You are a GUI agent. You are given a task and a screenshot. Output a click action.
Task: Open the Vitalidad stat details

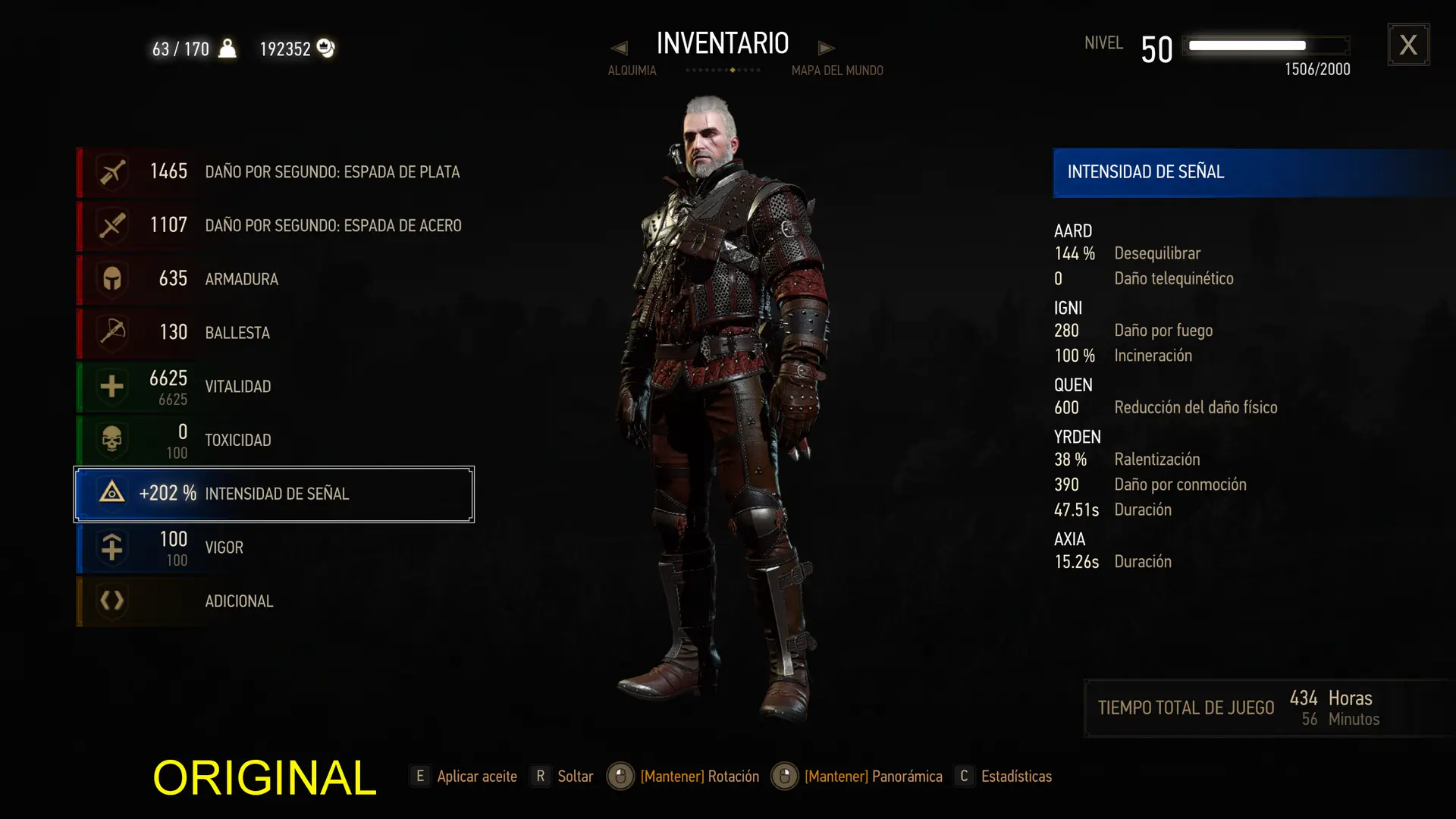275,387
